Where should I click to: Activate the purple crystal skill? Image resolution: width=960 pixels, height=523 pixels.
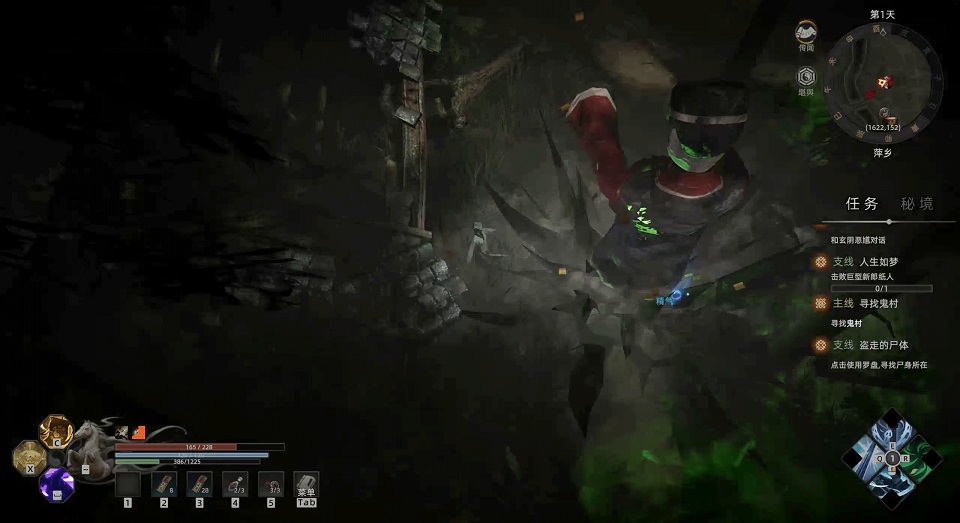[56, 485]
